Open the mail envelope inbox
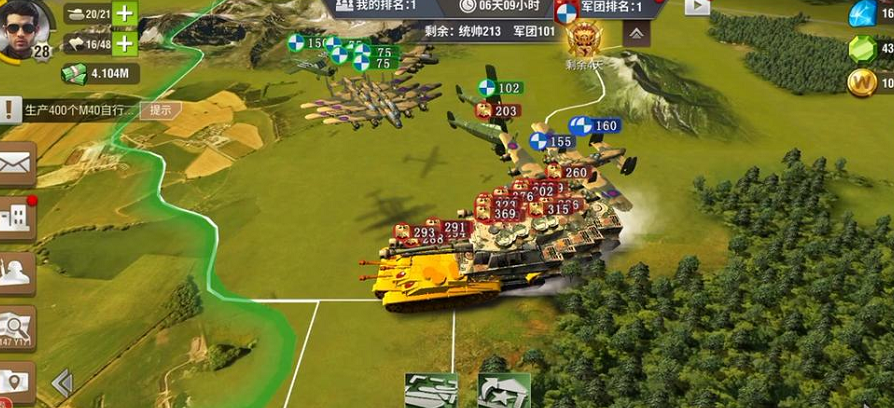 click(x=16, y=165)
